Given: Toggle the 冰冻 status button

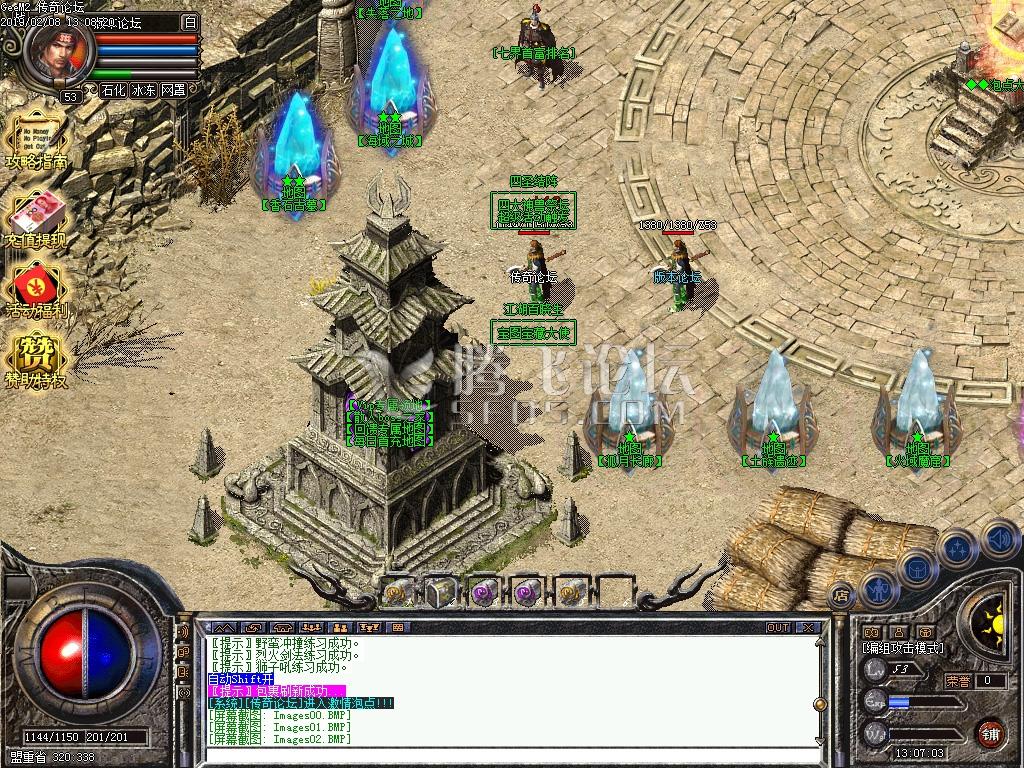Looking at the screenshot, I should pos(143,90).
